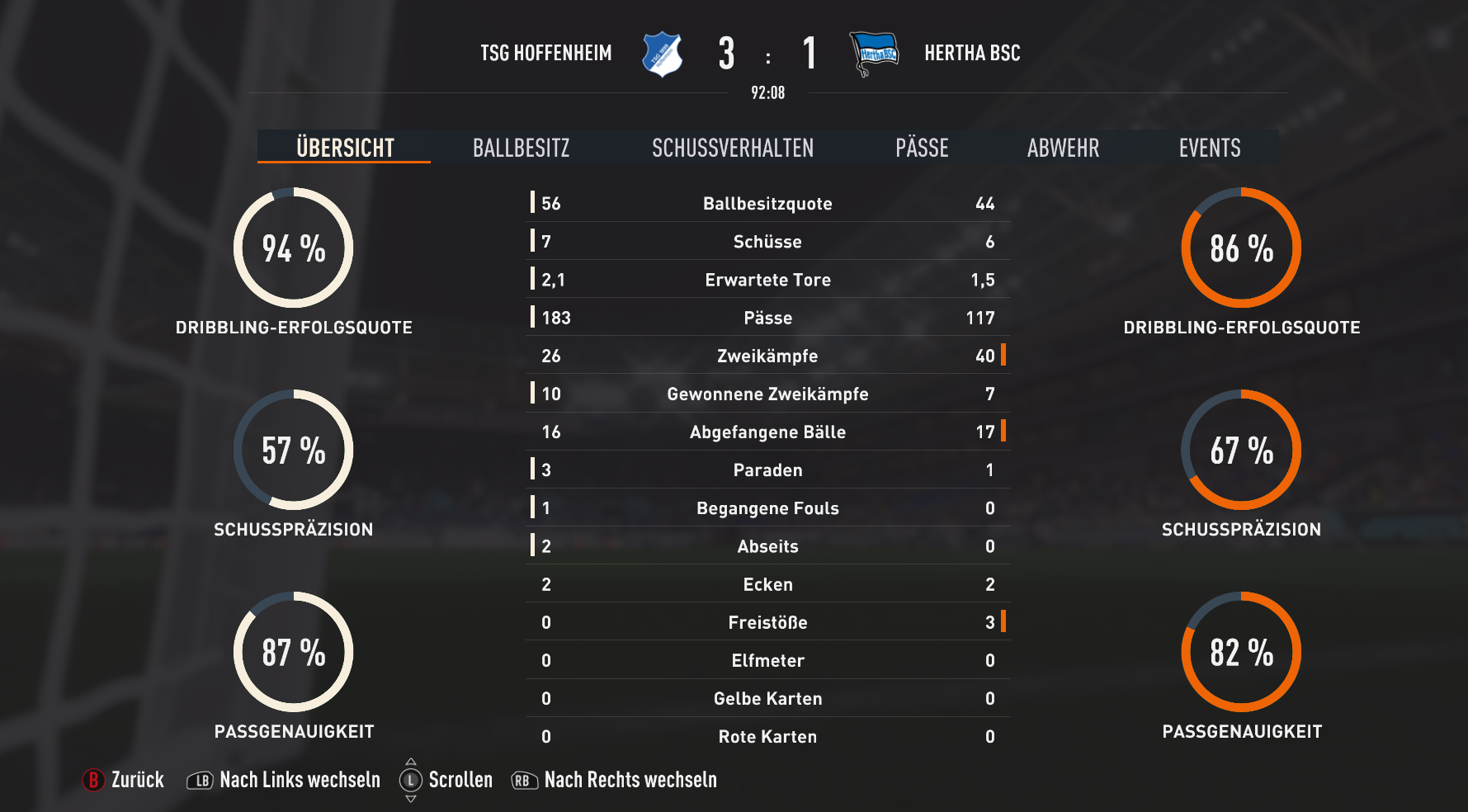1468x812 pixels.
Task: Select the Übersicht tab
Action: click(345, 148)
